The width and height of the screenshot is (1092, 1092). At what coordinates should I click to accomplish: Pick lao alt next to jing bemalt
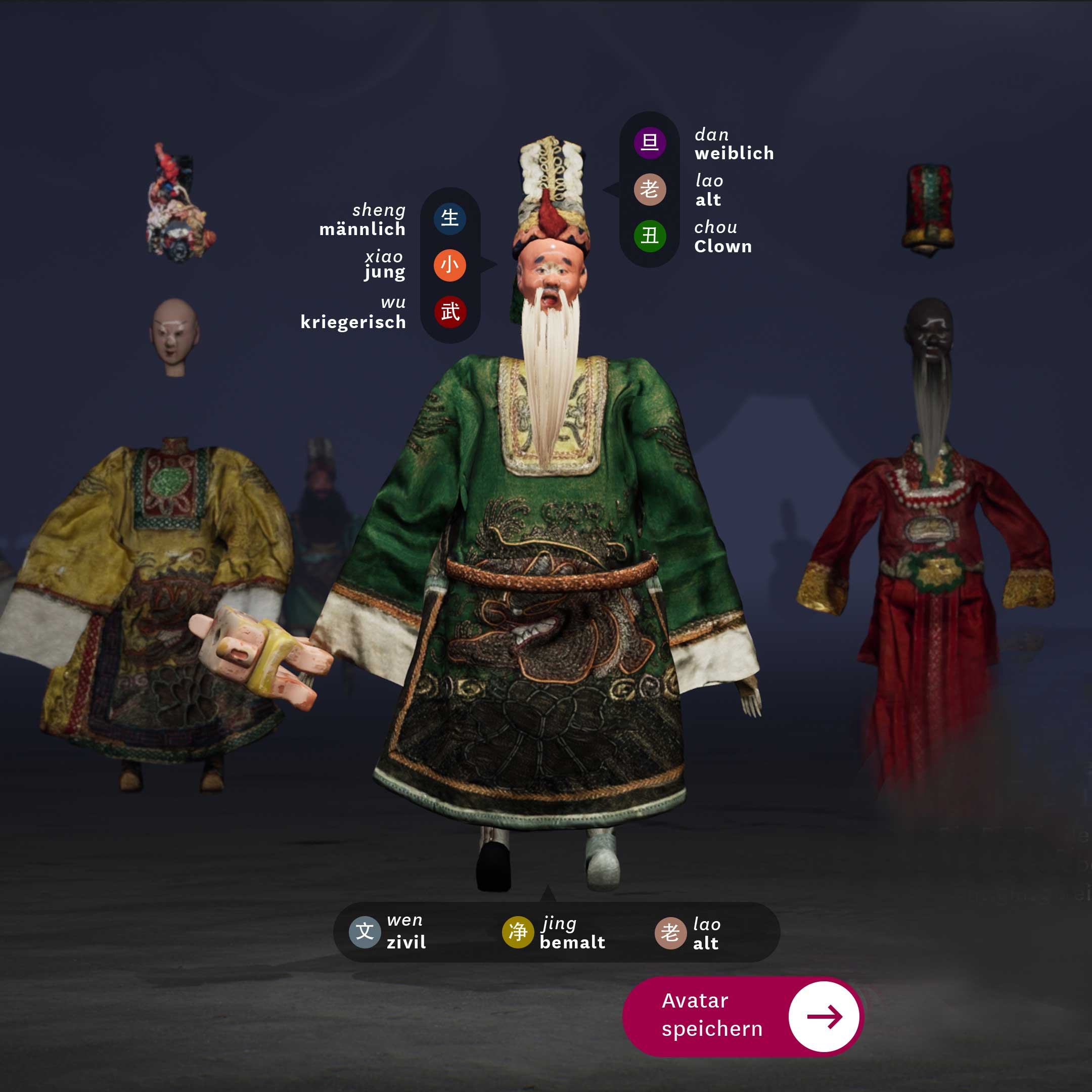(670, 933)
